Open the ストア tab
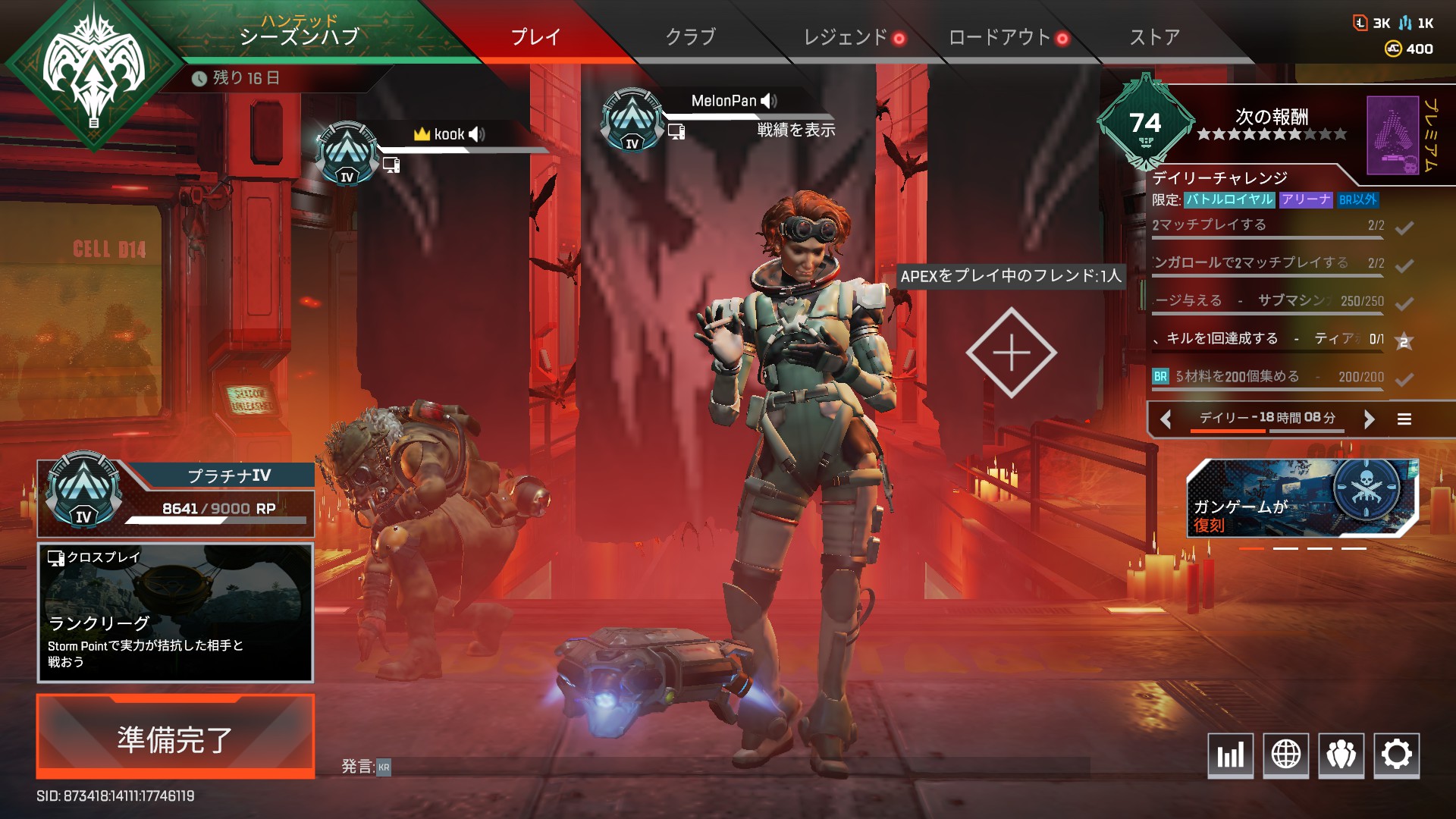This screenshot has height=819, width=1456. point(1156,36)
